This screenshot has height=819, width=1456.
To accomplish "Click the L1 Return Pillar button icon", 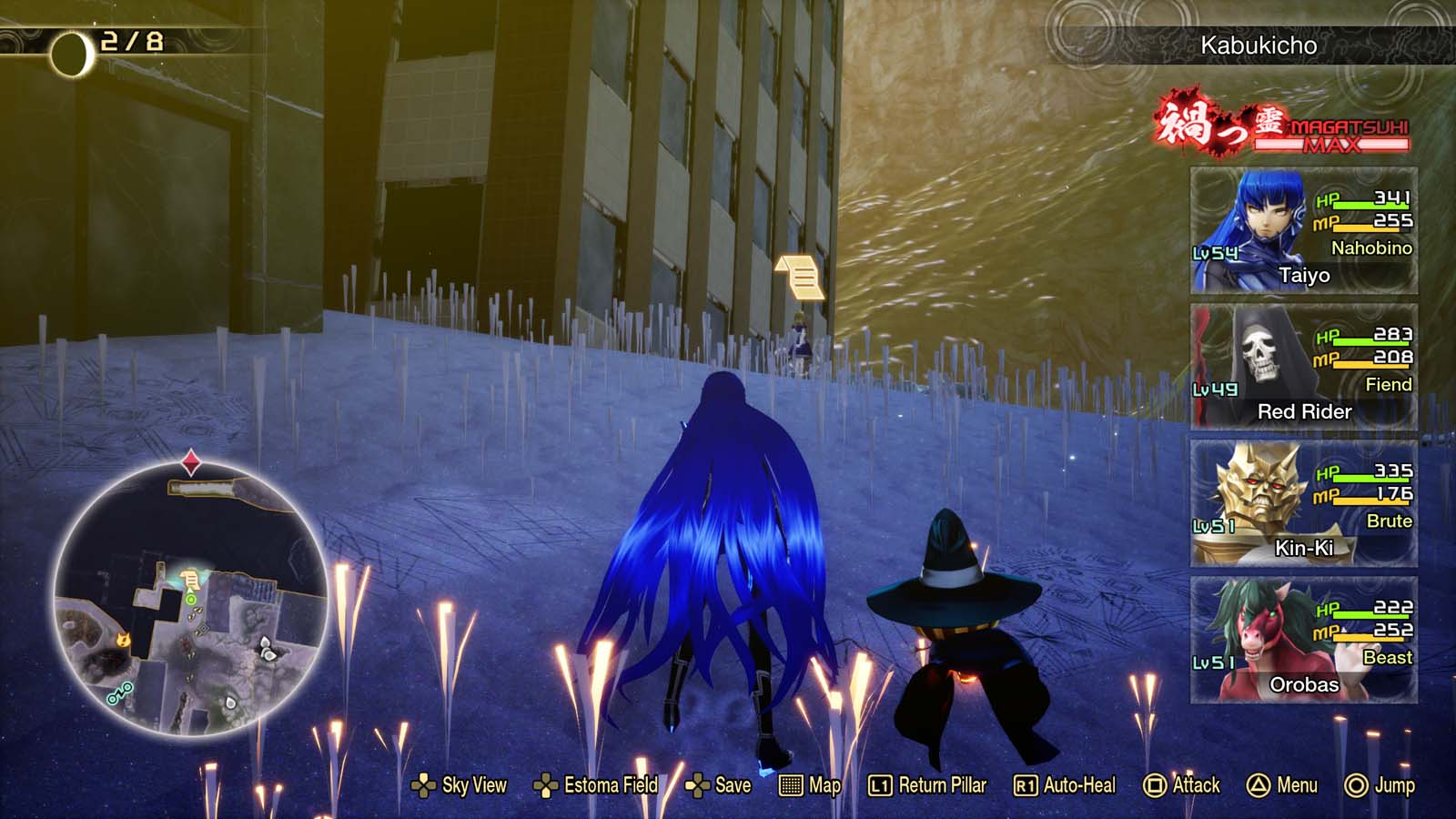I will click(880, 784).
